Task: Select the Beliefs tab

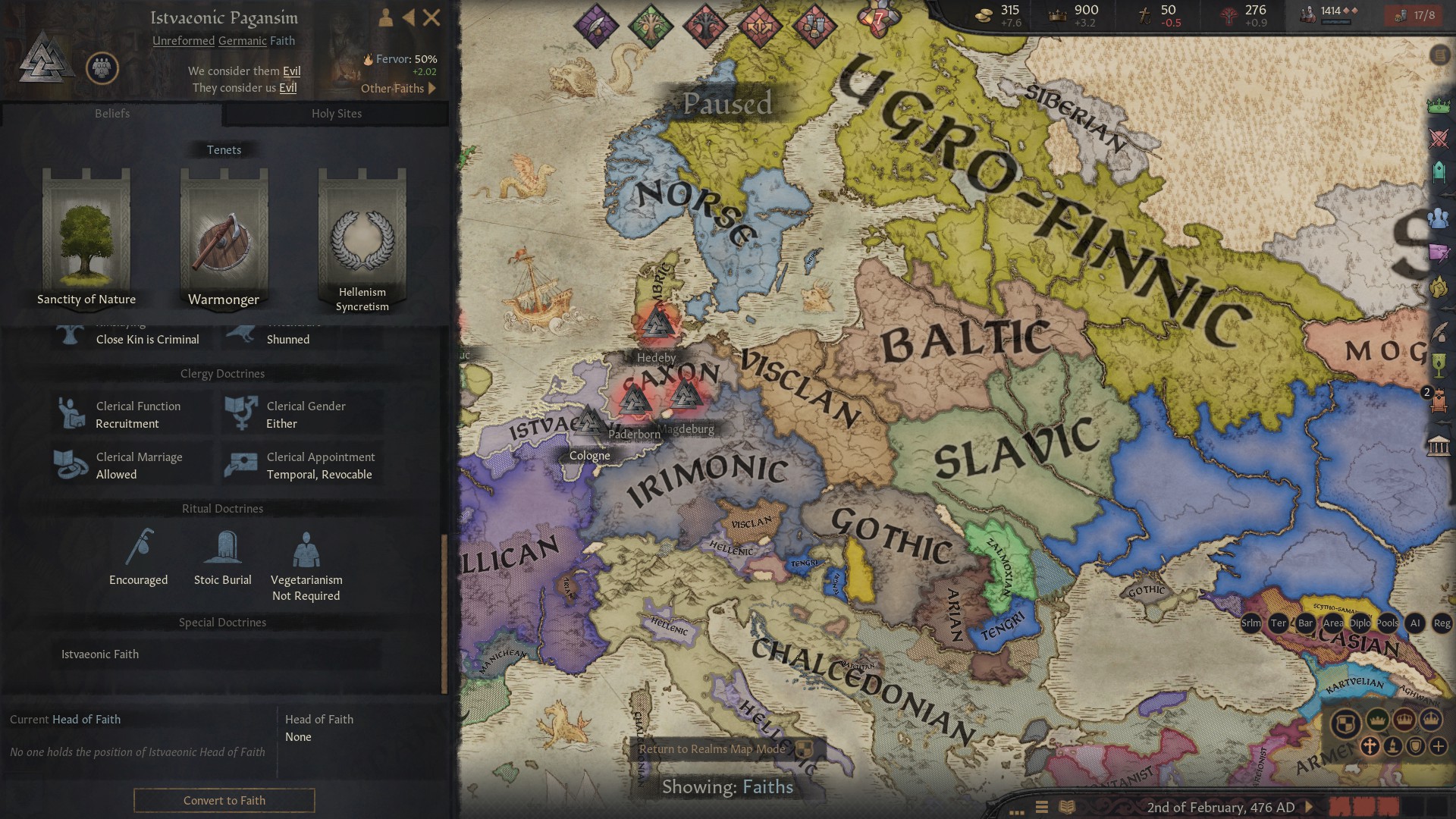Action: coord(112,114)
